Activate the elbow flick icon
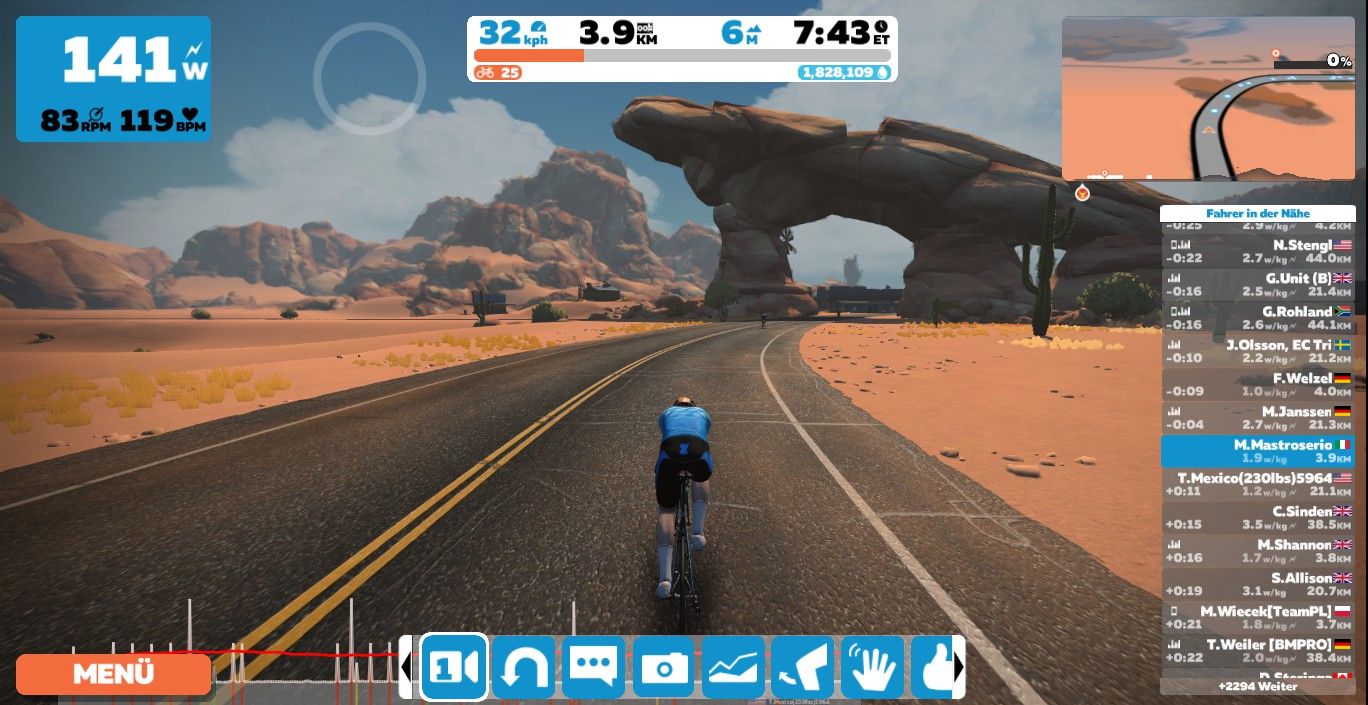1368x705 pixels. [x=802, y=667]
